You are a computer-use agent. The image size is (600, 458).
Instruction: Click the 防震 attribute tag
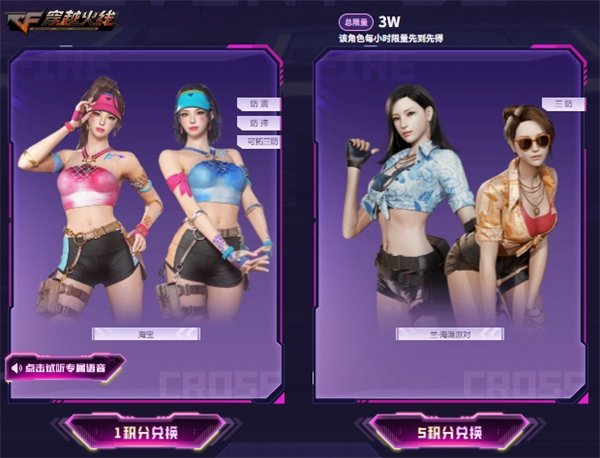pyautogui.click(x=259, y=103)
